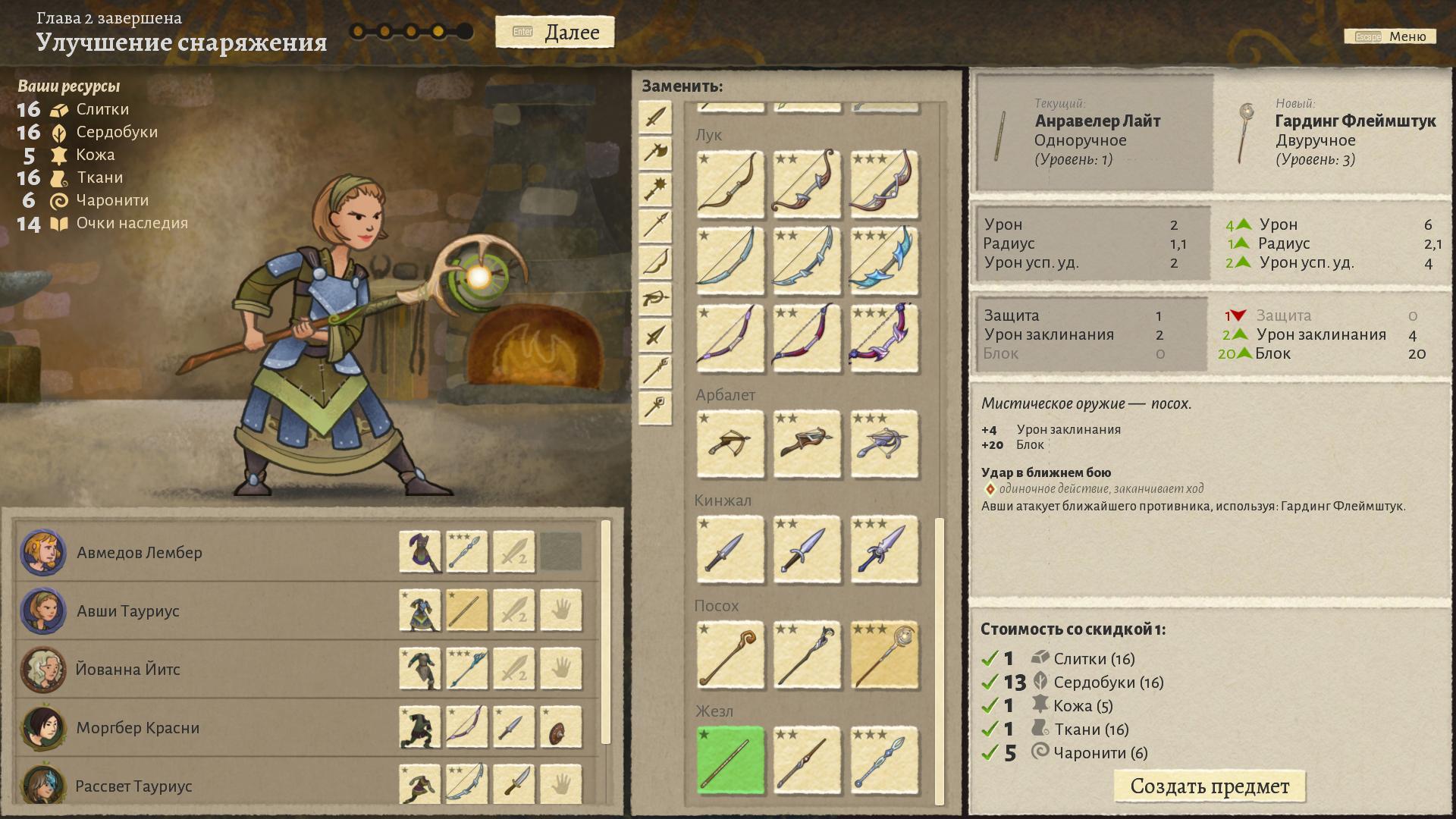Image resolution: width=1456 pixels, height=819 pixels.
Task: Switch to the mace weapon category
Action: coord(655,189)
